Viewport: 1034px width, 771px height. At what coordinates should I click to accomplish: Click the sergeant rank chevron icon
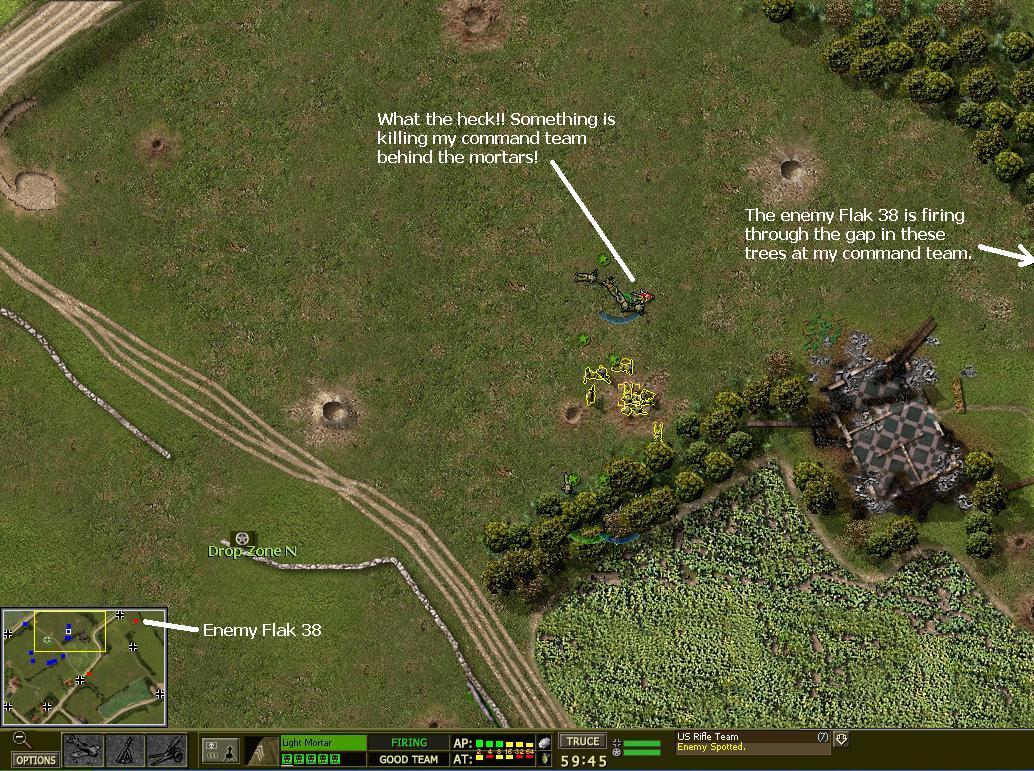pyautogui.click(x=262, y=750)
